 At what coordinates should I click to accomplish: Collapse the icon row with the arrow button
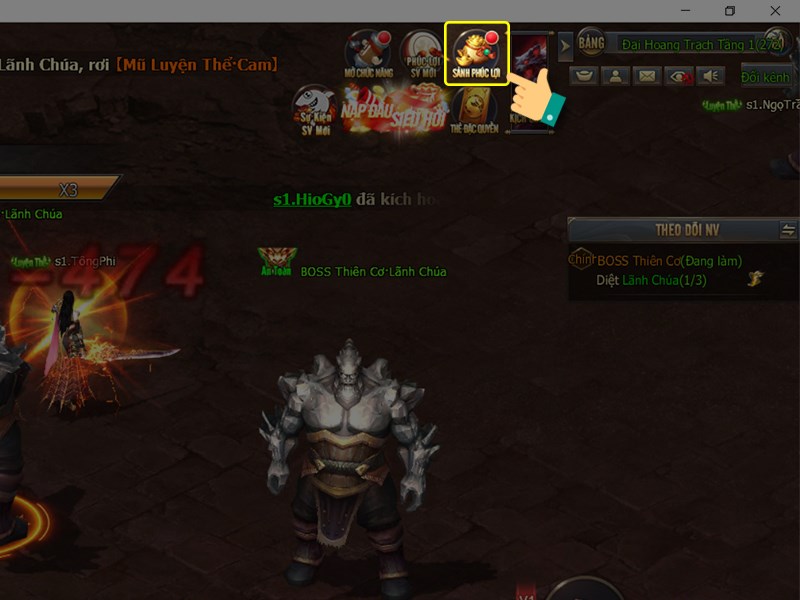[x=565, y=46]
